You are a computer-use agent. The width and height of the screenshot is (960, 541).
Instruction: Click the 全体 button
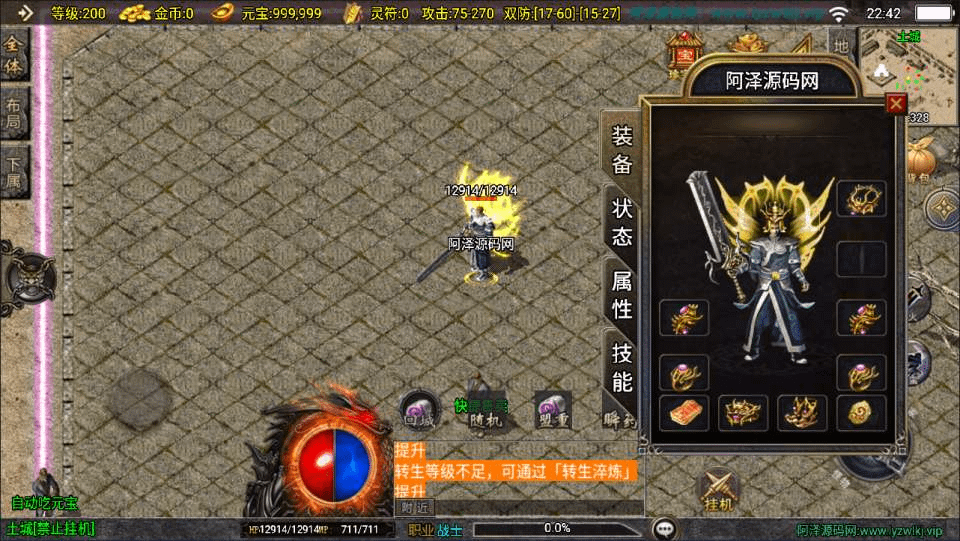tap(13, 57)
